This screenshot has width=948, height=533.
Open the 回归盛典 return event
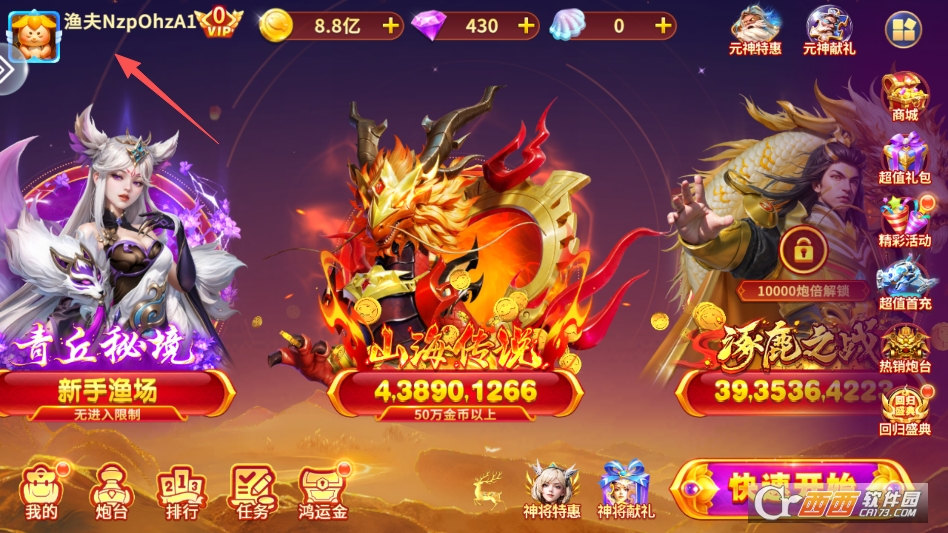[904, 410]
